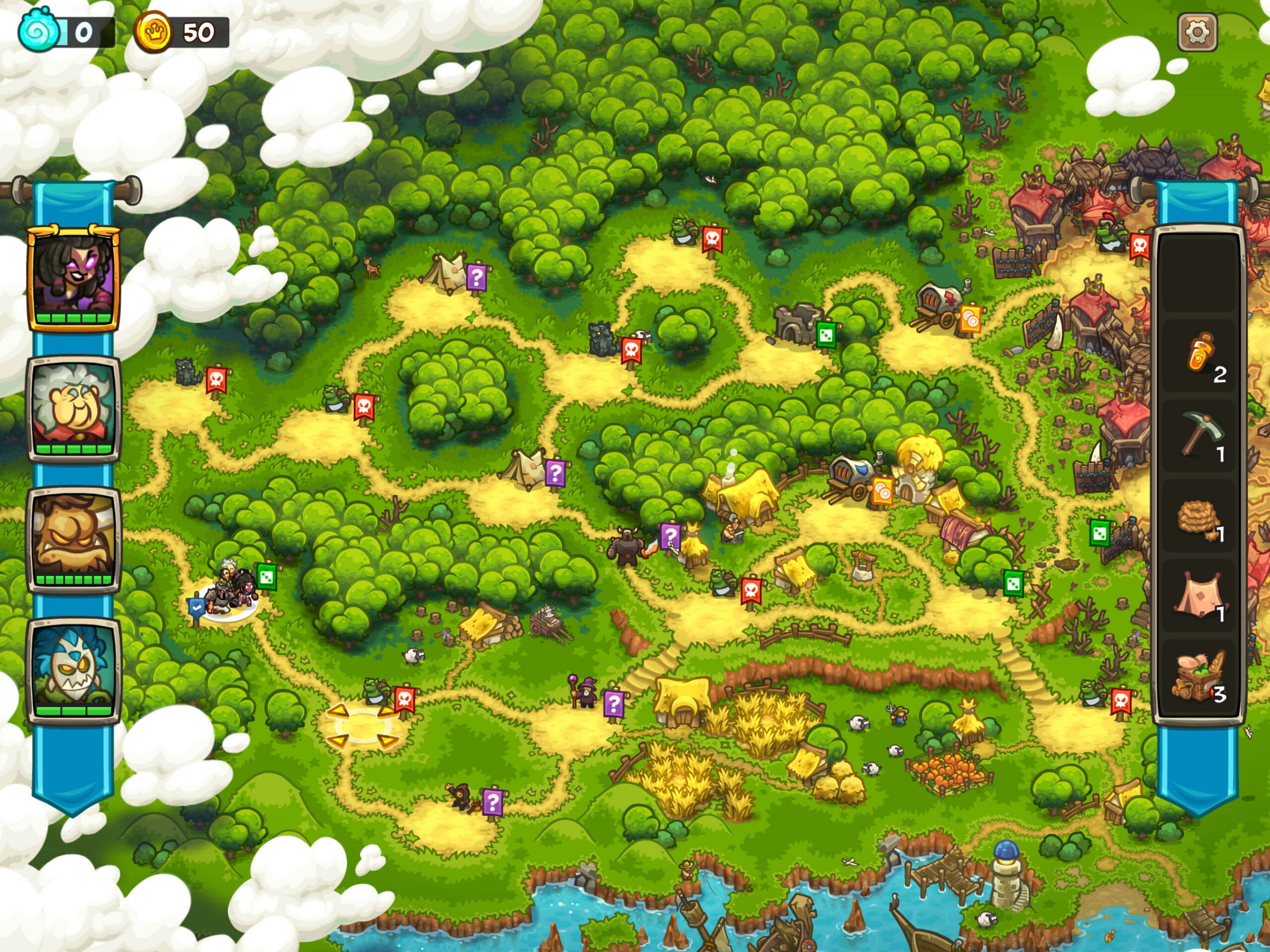The image size is (1270, 952).
Task: Click the orange merchant icon near the windmill
Action: pyautogui.click(x=883, y=491)
